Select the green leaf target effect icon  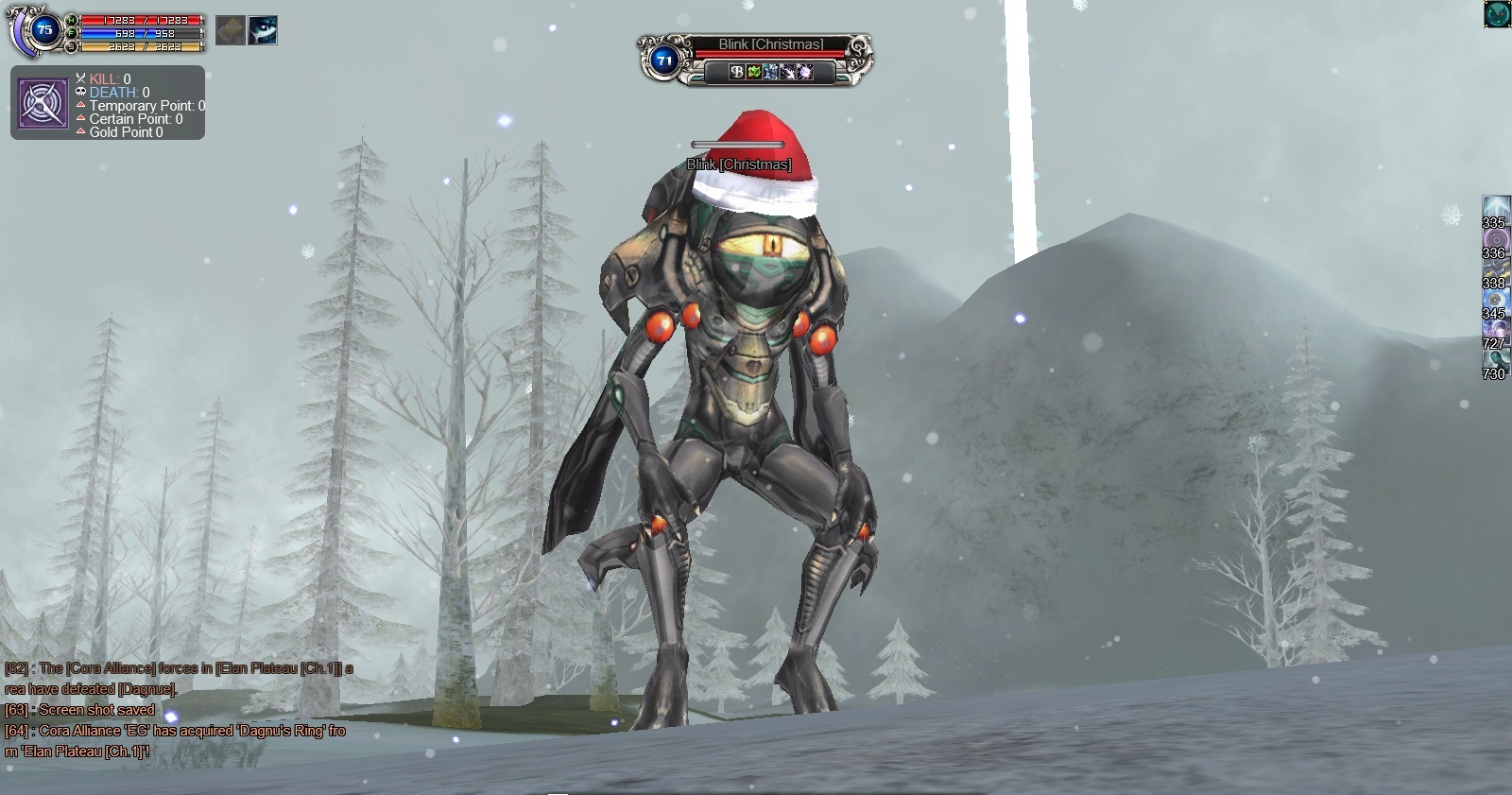[754, 72]
